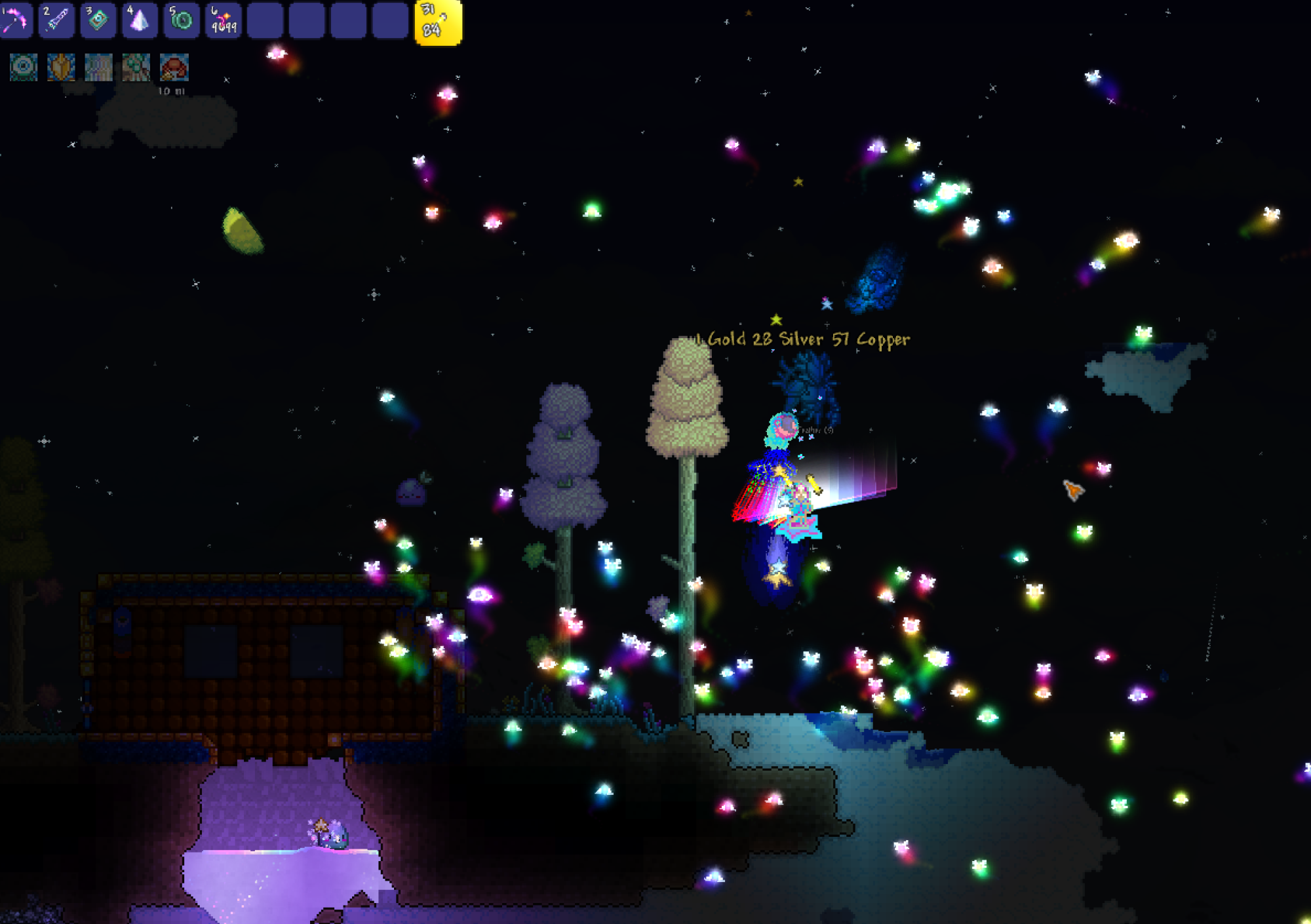Click the highlighted yellow hotbar slot
Screen dimensions: 1311x924
[438, 22]
